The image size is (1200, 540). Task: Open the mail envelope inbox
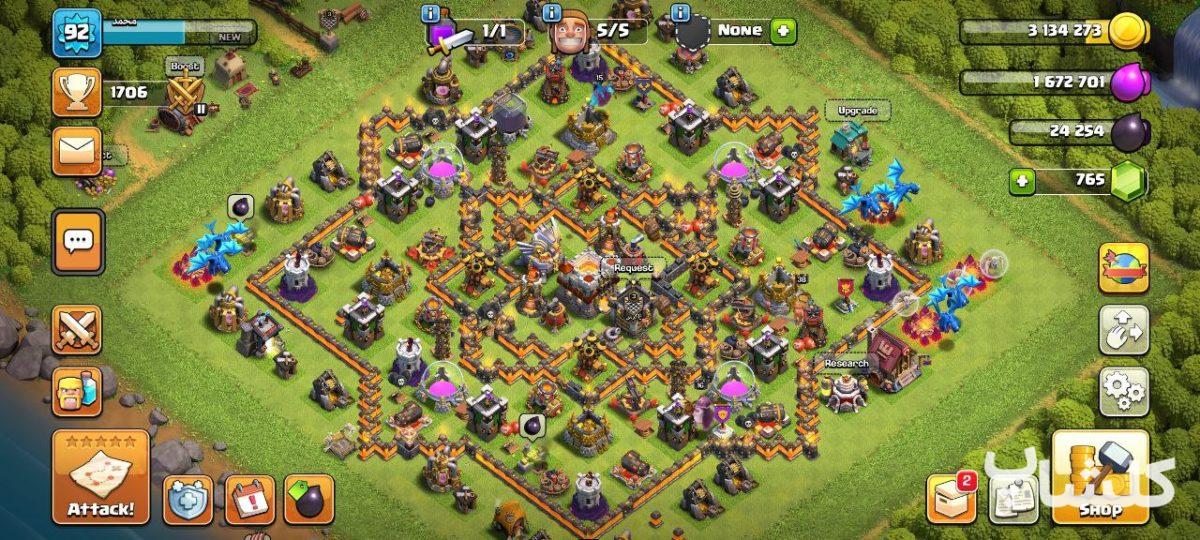[77, 151]
